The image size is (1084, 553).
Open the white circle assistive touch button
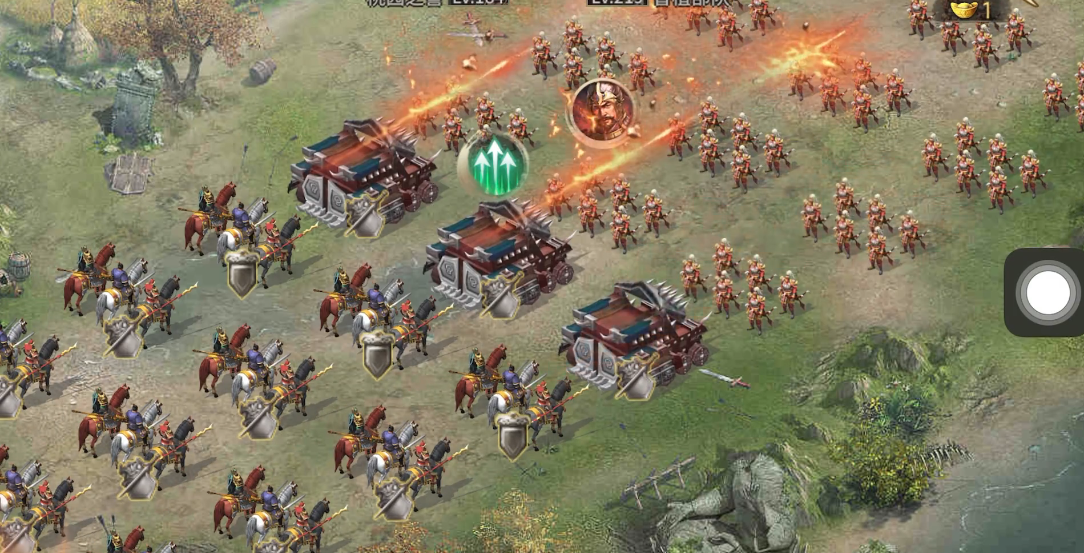pos(1047,292)
